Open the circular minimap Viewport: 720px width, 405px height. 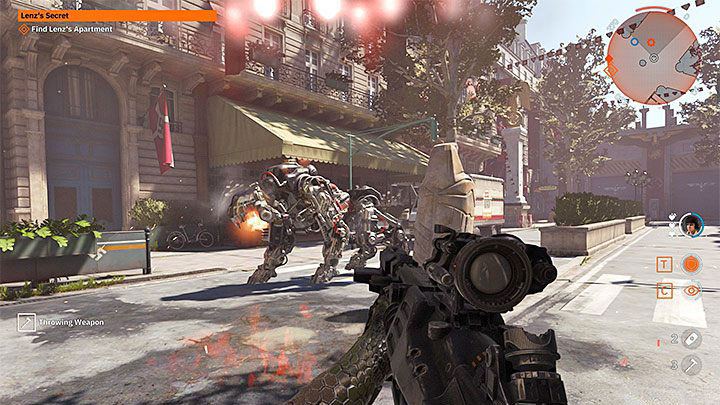pyautogui.click(x=653, y=58)
